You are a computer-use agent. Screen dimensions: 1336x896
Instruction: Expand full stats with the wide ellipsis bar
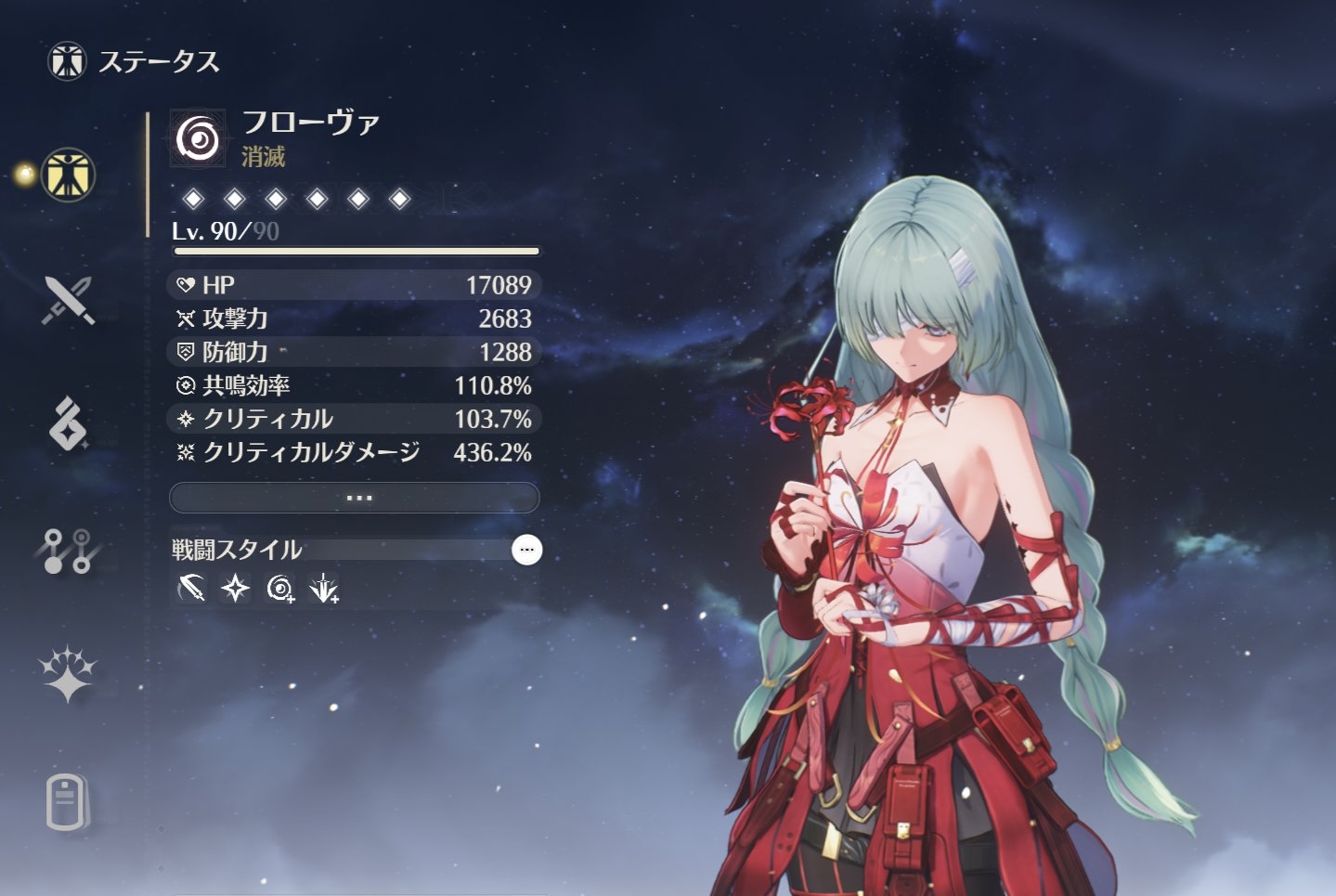coord(355,498)
